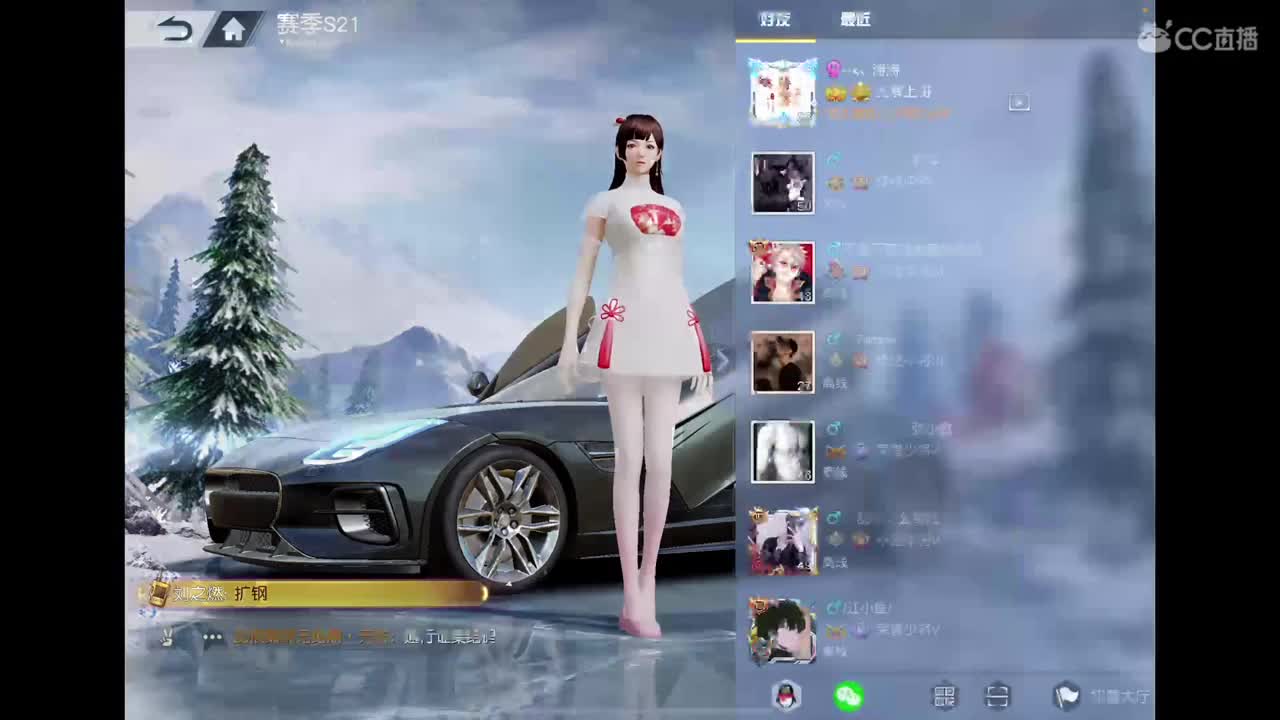Select the third friend's red-haired avatar thumbnail

tap(783, 272)
